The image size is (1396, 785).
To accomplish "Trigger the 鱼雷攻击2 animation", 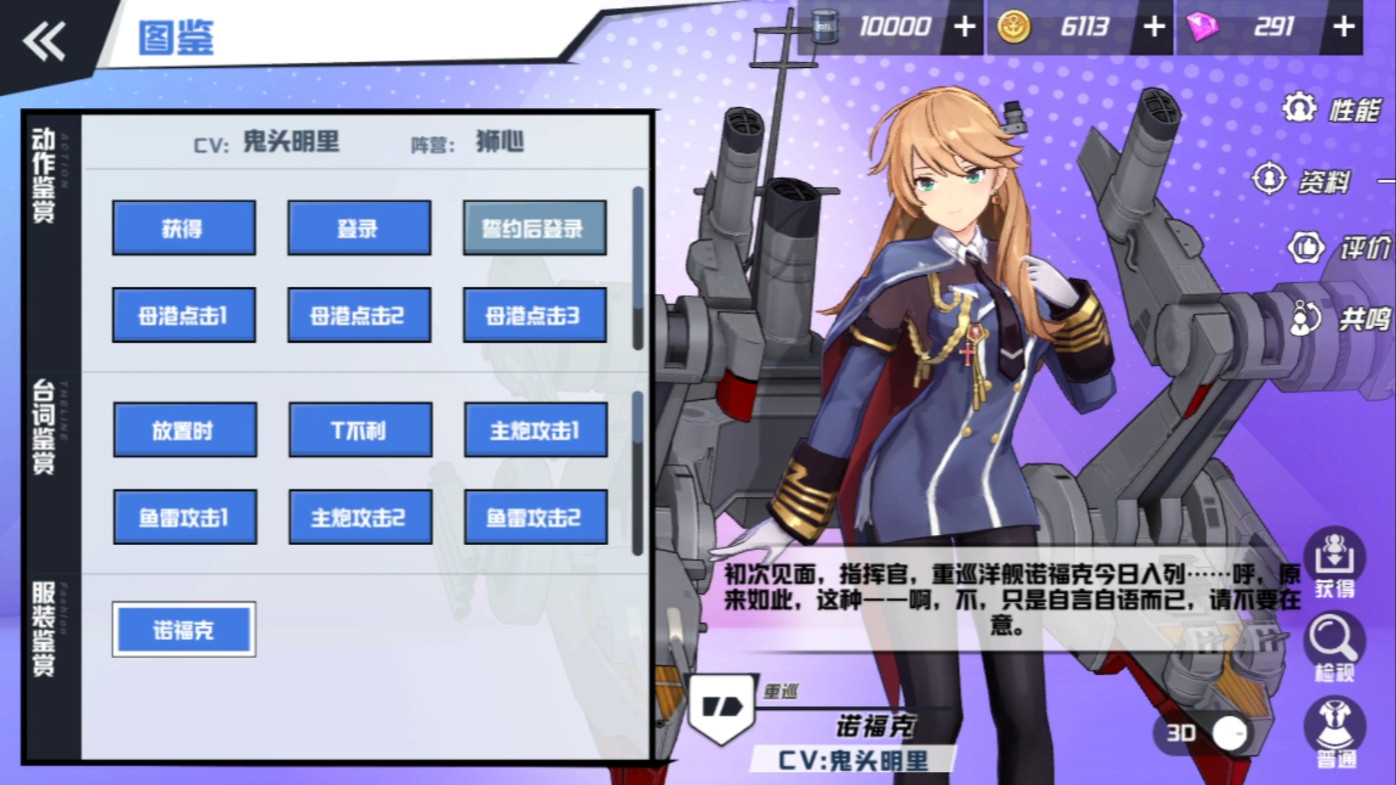I will coord(535,517).
